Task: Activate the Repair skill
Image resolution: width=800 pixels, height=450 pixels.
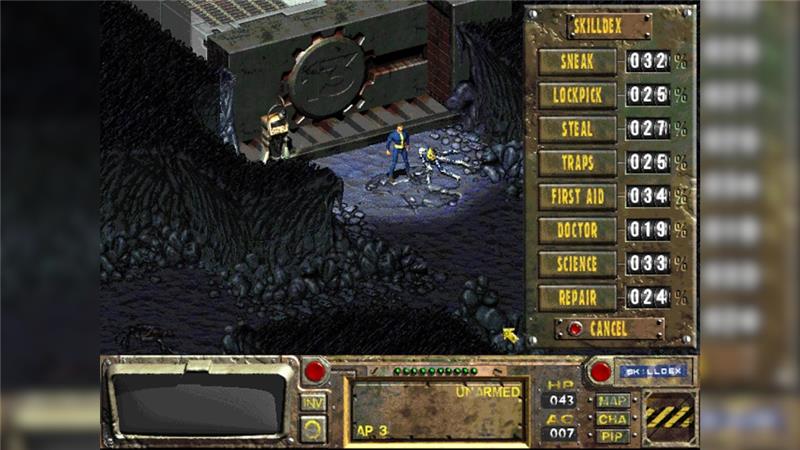Action: 578,298
